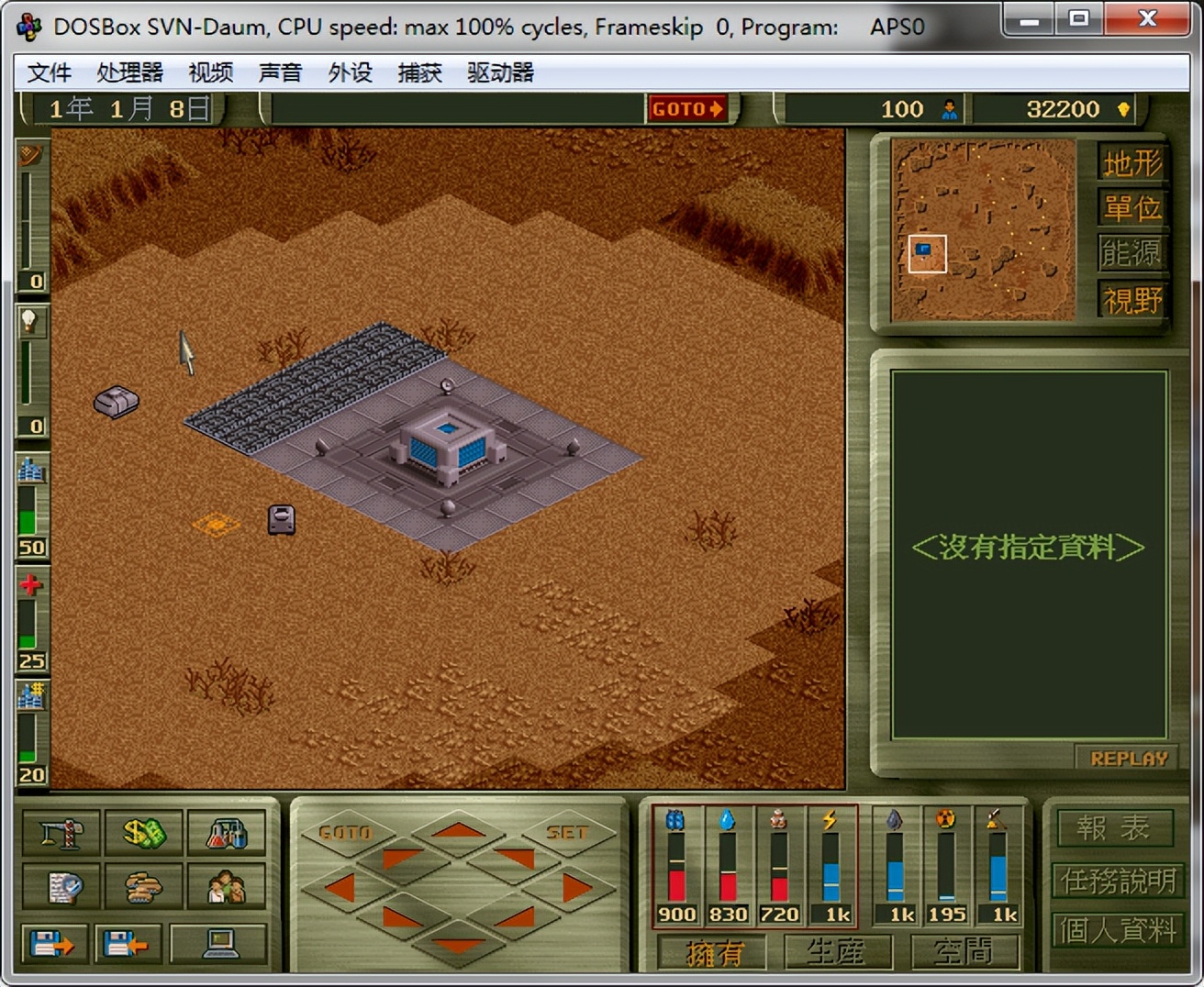Open the 驱动器 dropdown menu
This screenshot has height=987, width=1204.
pyautogui.click(x=501, y=72)
